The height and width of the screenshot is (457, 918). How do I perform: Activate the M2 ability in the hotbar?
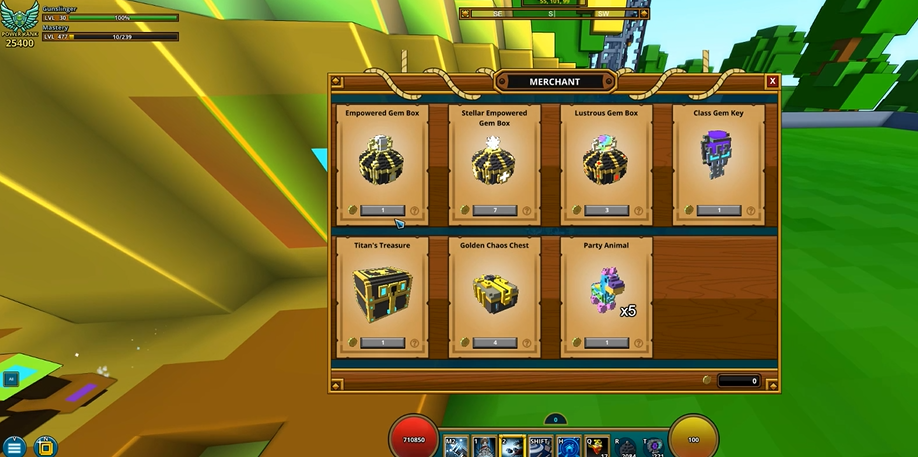[x=456, y=446]
